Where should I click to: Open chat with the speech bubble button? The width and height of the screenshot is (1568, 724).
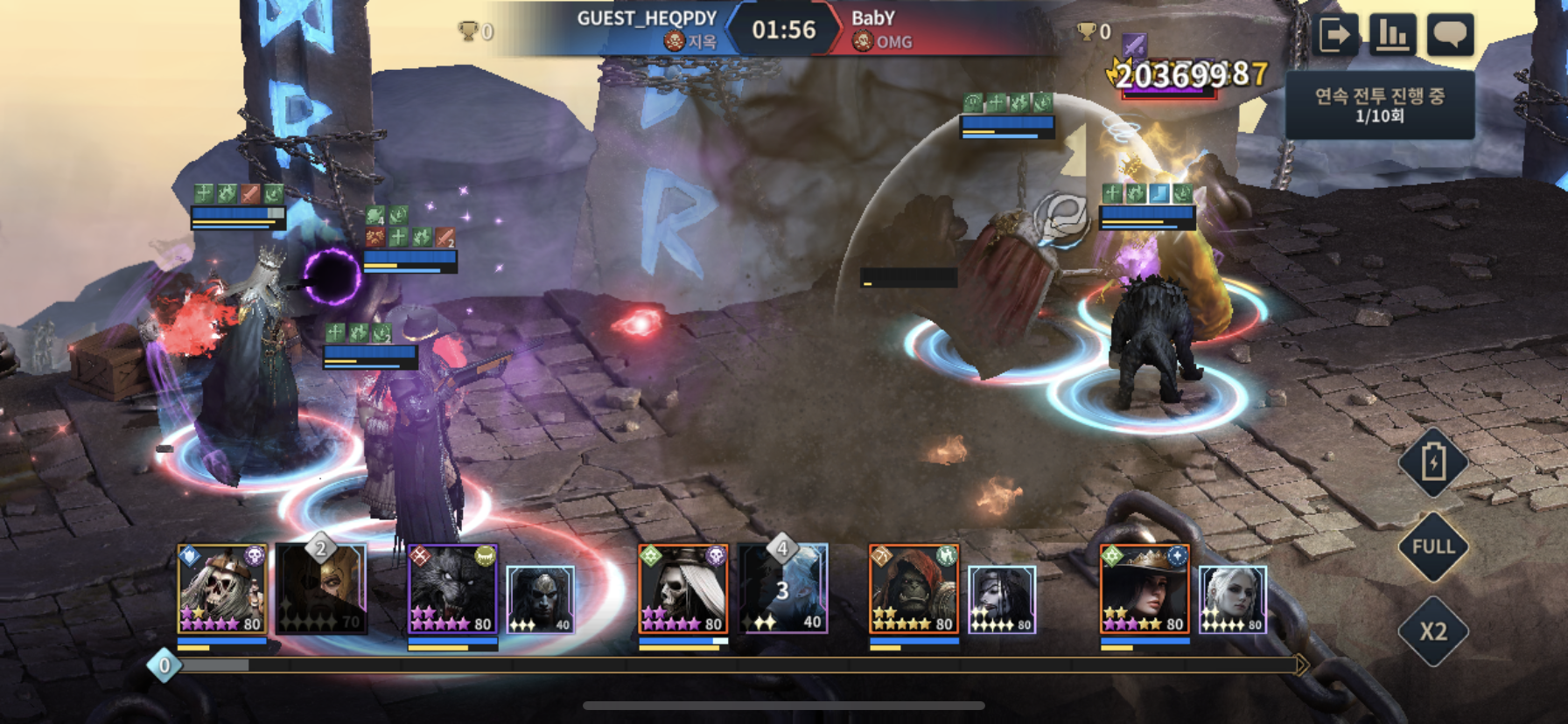[1450, 36]
